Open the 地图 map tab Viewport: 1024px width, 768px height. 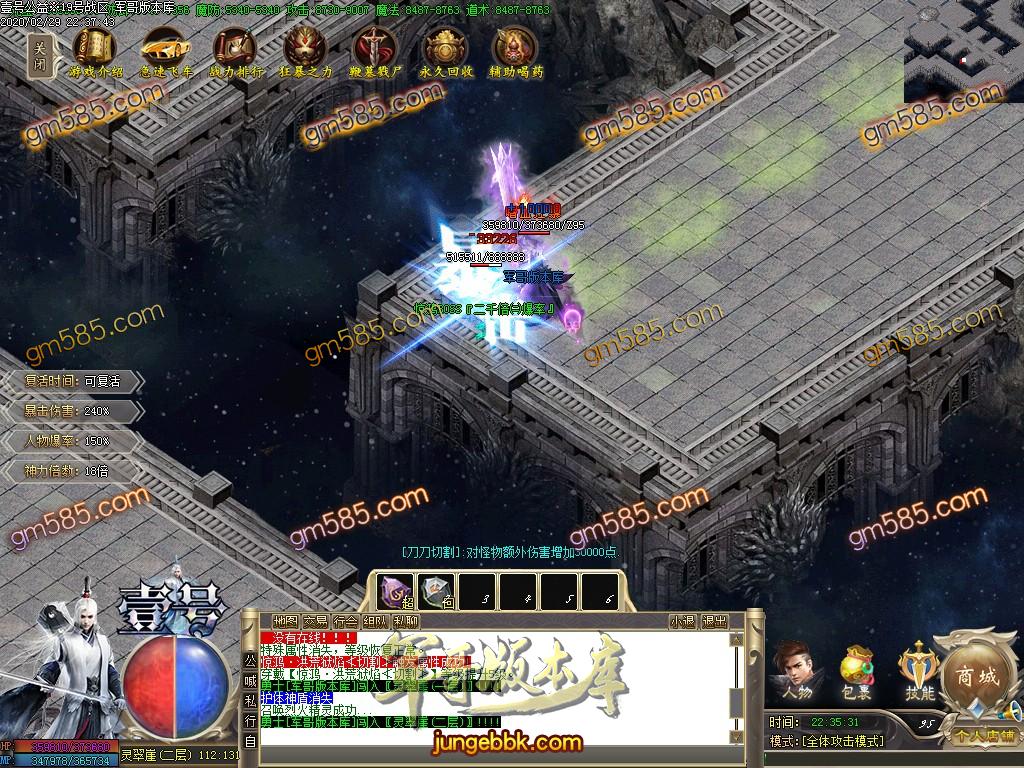[x=285, y=621]
